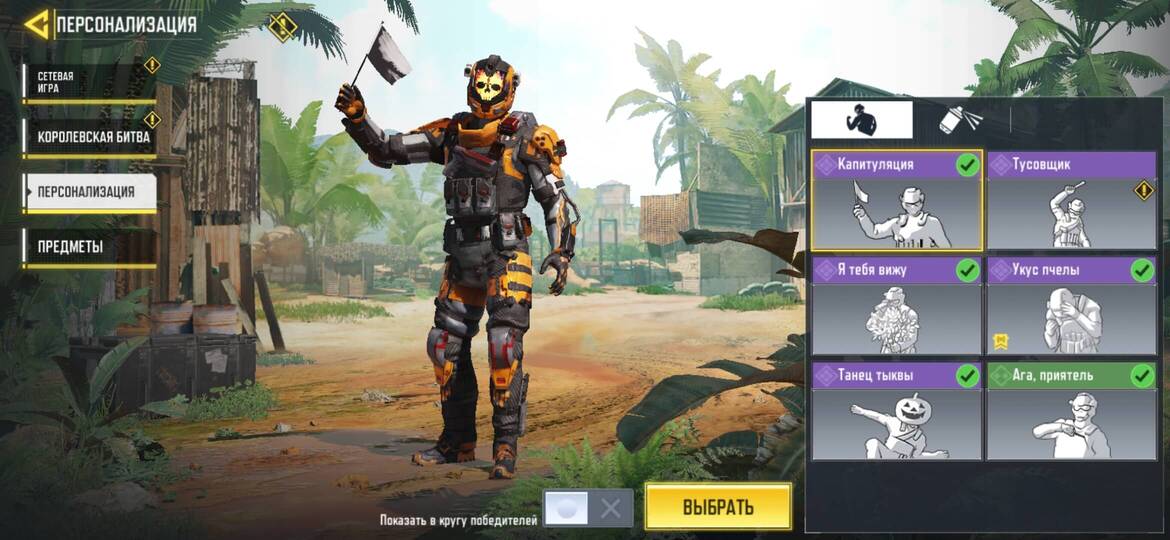Image resolution: width=1170 pixels, height=540 pixels.
Task: Choose the Персонализация menu entry
Action: point(89,192)
